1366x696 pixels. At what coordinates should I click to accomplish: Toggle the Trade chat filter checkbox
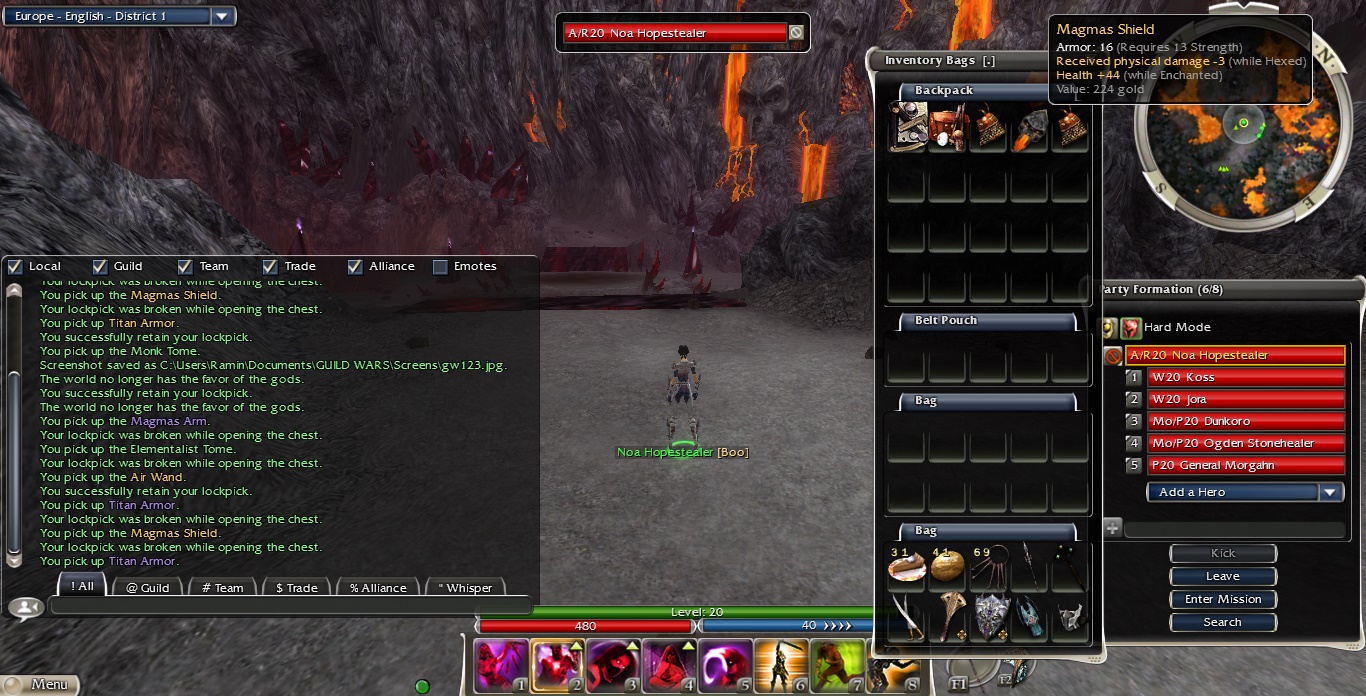point(270,267)
